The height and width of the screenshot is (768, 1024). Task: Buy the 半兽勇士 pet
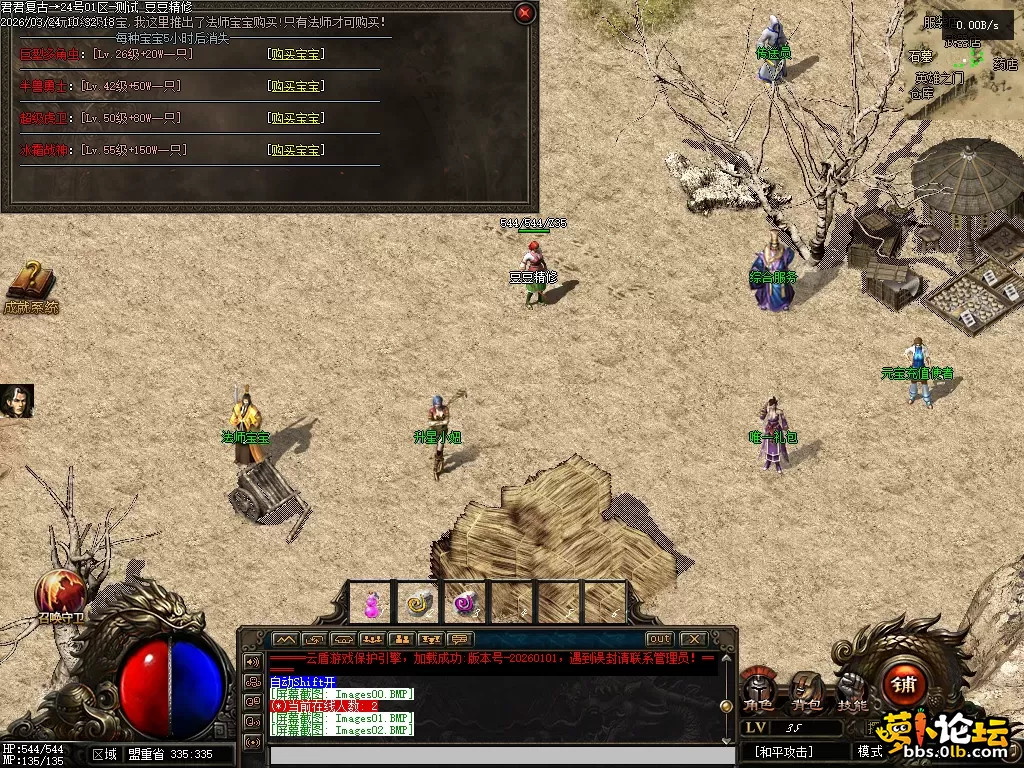click(296, 86)
